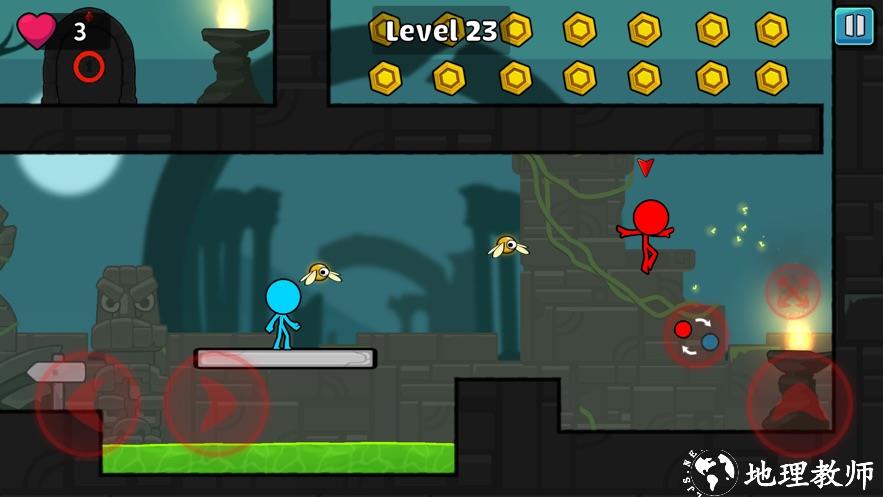Tap the four-arrow expand camera button
This screenshot has height=497, width=883.
point(793,291)
